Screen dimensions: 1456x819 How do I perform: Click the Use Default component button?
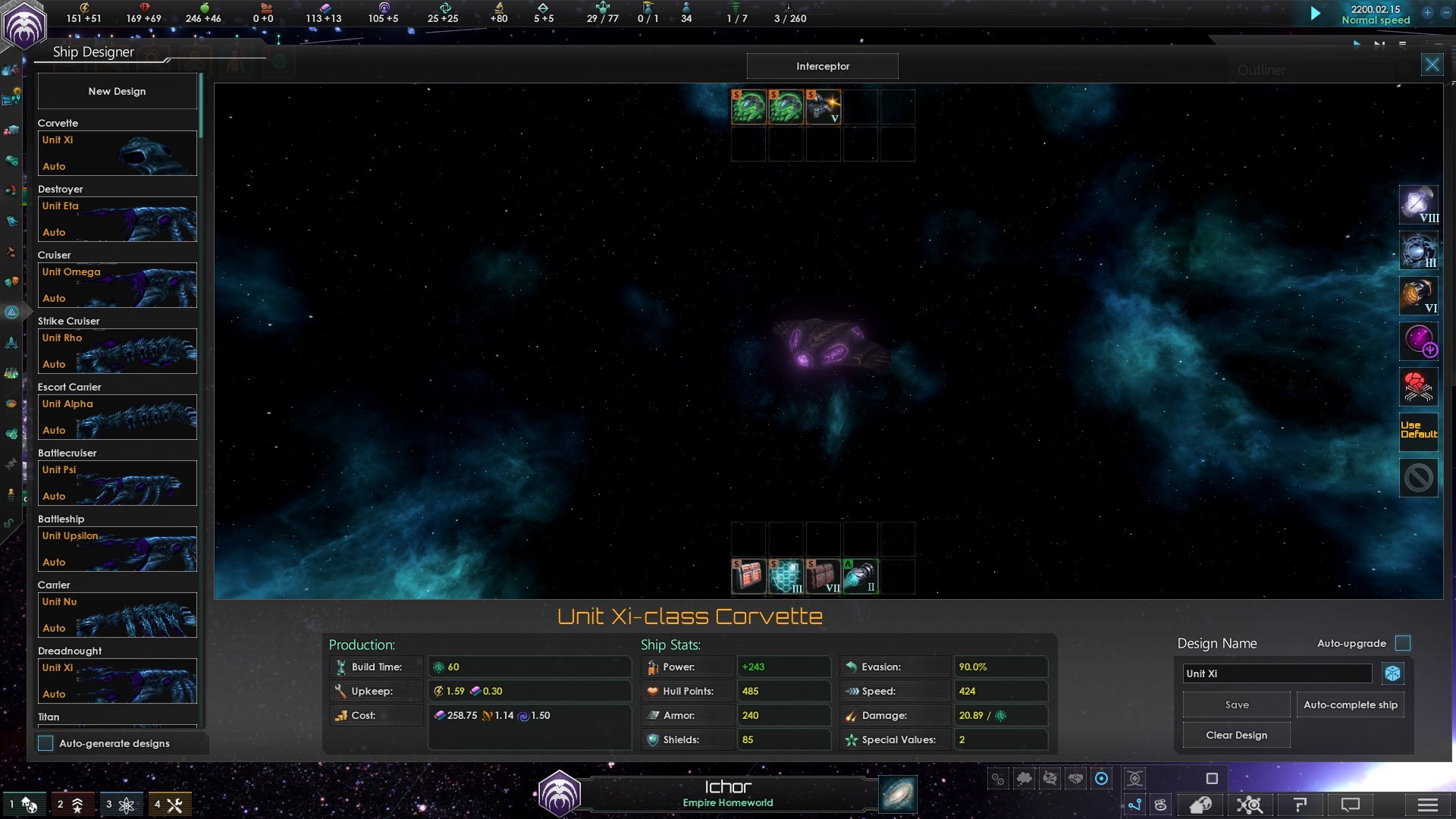click(1418, 430)
